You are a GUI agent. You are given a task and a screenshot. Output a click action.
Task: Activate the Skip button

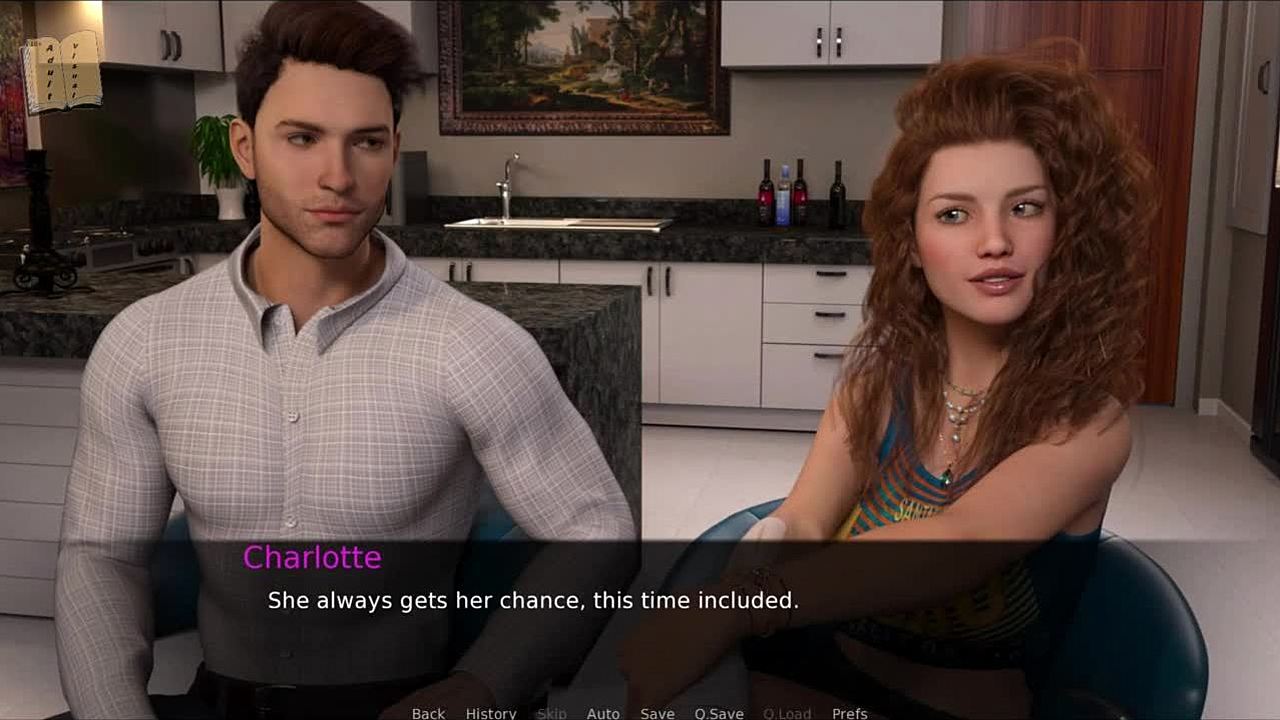pyautogui.click(x=551, y=713)
